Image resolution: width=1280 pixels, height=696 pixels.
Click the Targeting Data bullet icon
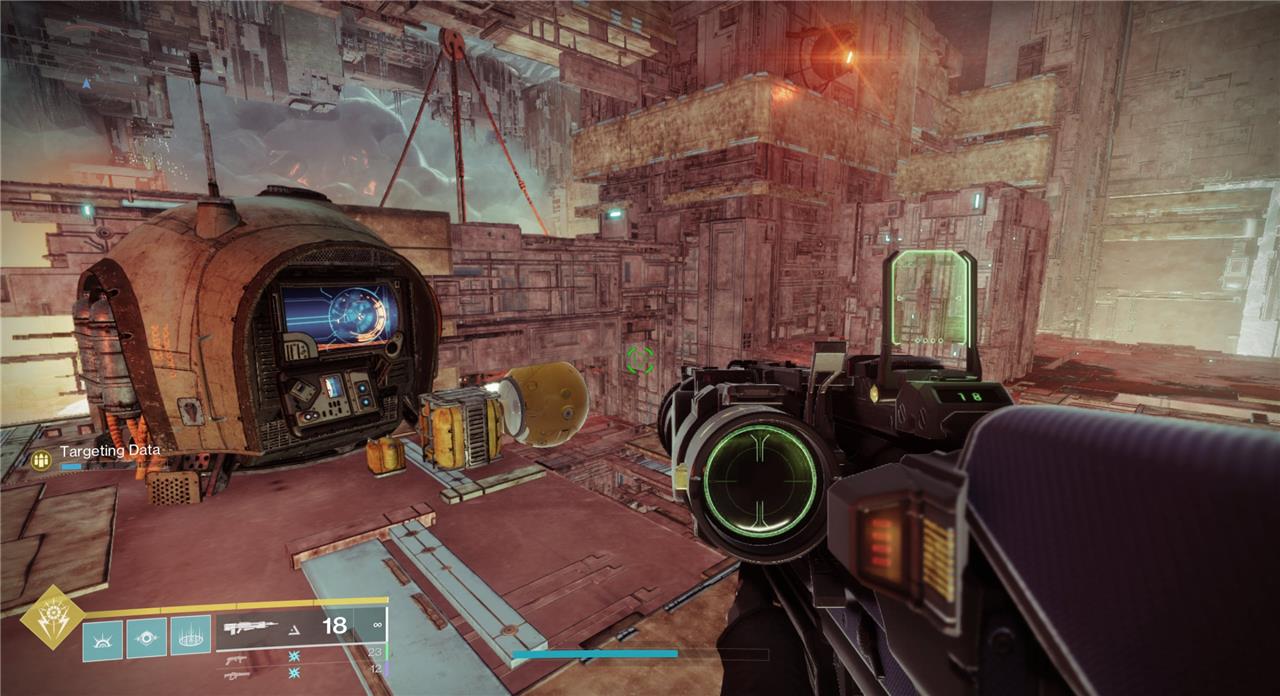[x=41, y=459]
